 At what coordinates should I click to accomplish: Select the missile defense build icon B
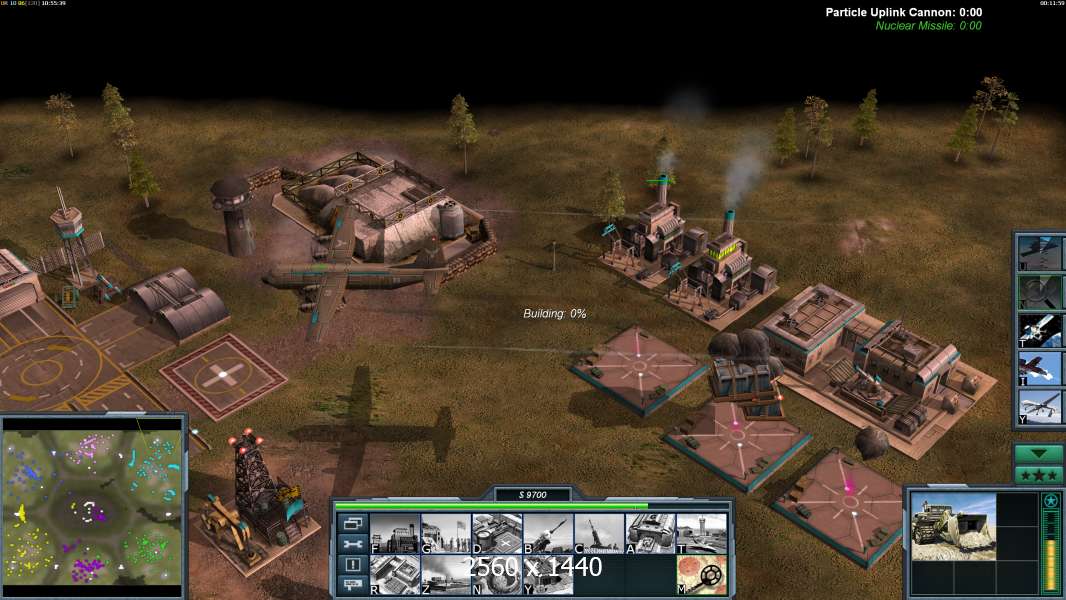point(548,533)
